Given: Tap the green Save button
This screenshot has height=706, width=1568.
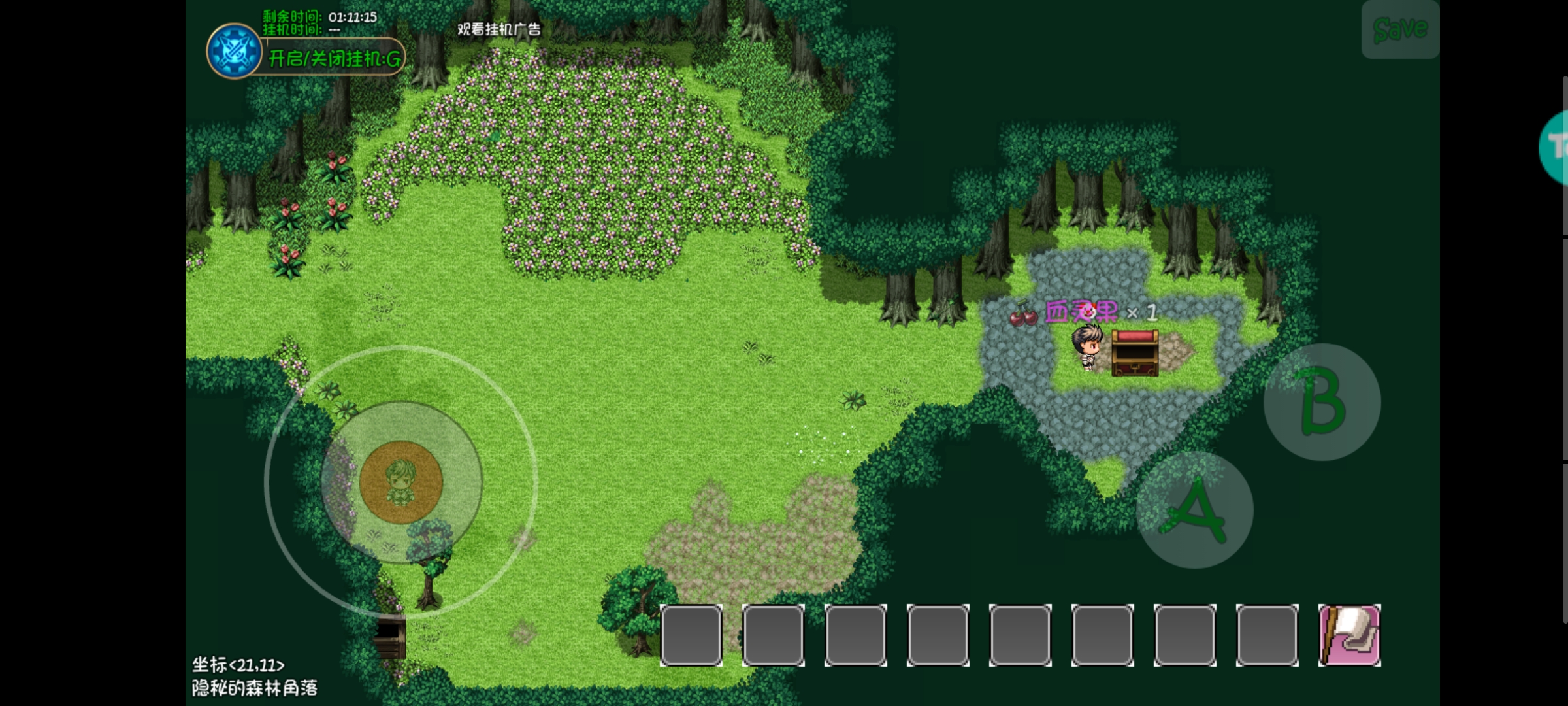Looking at the screenshot, I should click(x=1399, y=30).
